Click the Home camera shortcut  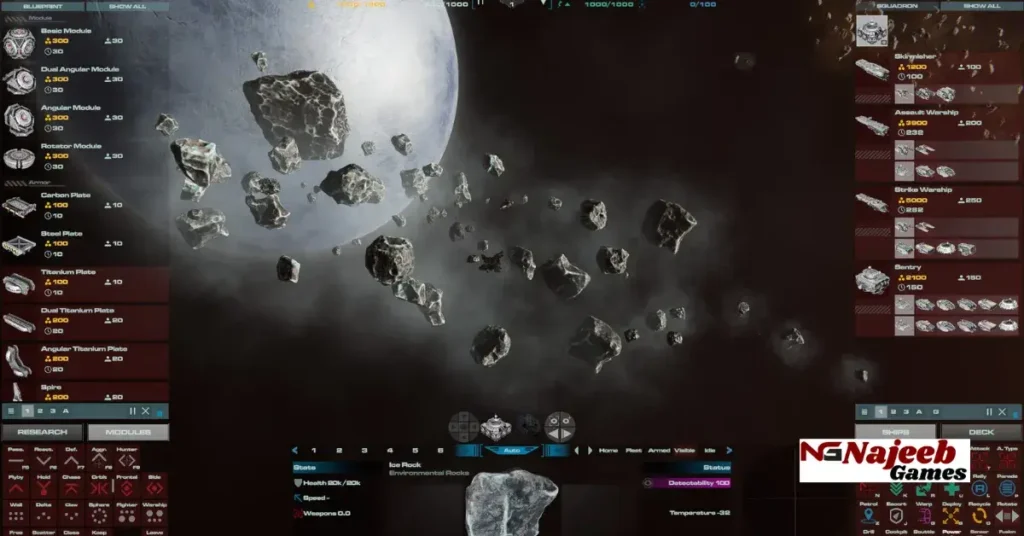pyautogui.click(x=608, y=451)
